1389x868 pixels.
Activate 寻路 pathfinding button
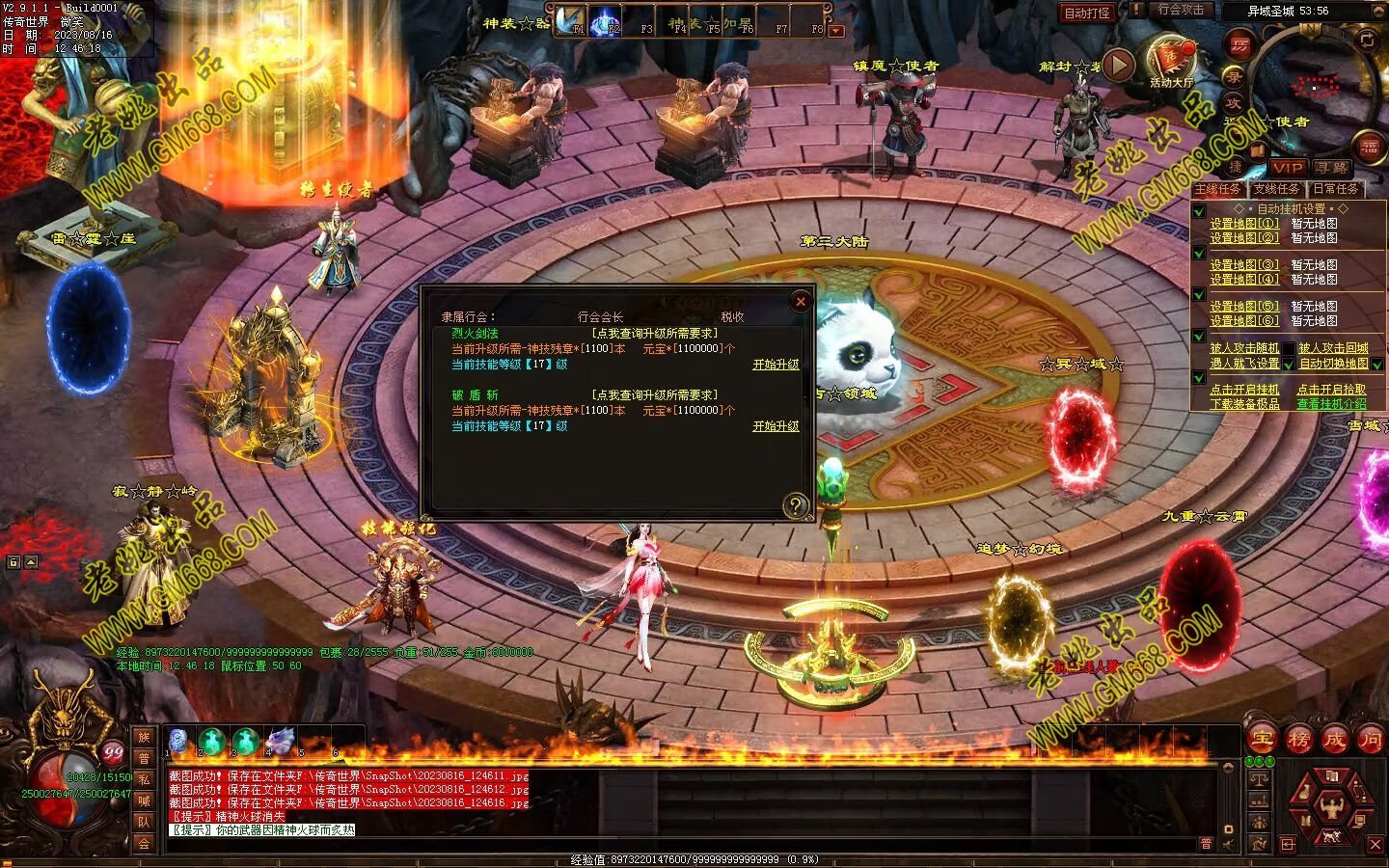click(1331, 167)
